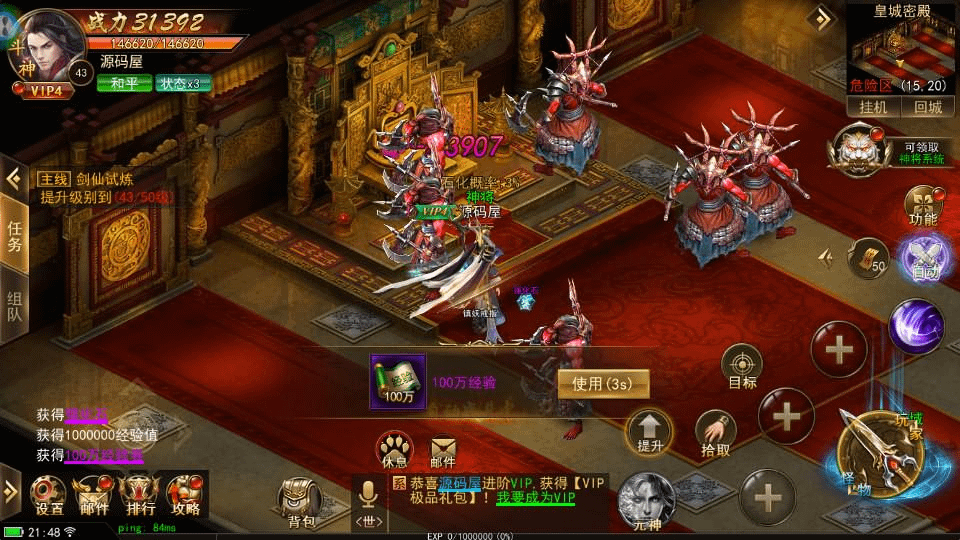Click the 我要成为VIP link
Image resolution: width=960 pixels, height=540 pixels.
click(537, 498)
